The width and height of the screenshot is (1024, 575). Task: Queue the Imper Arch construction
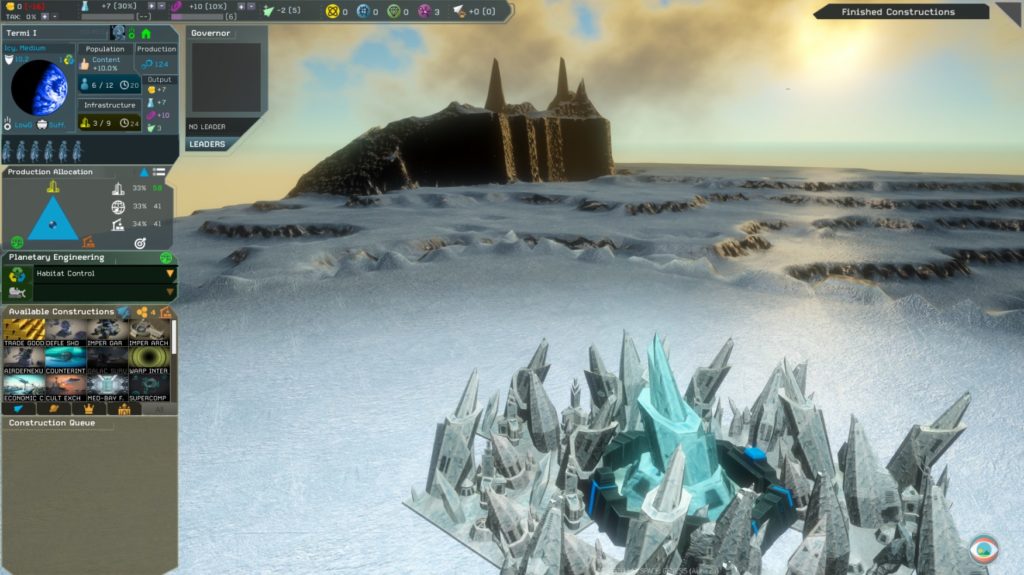(x=148, y=331)
